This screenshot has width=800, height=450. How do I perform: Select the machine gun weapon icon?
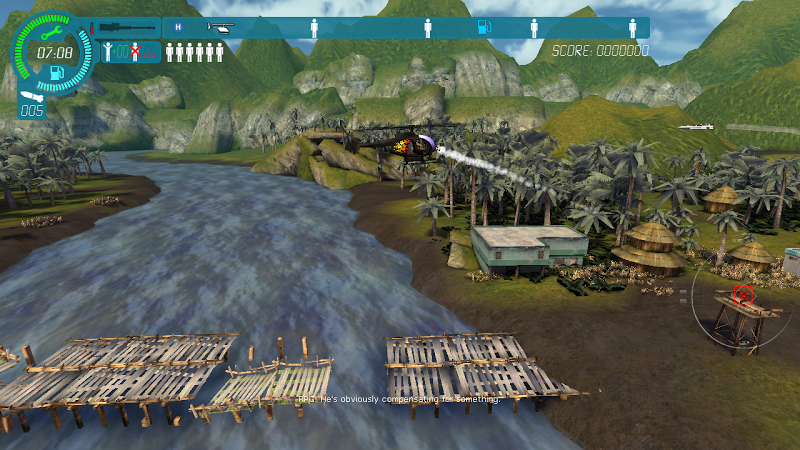[x=126, y=28]
